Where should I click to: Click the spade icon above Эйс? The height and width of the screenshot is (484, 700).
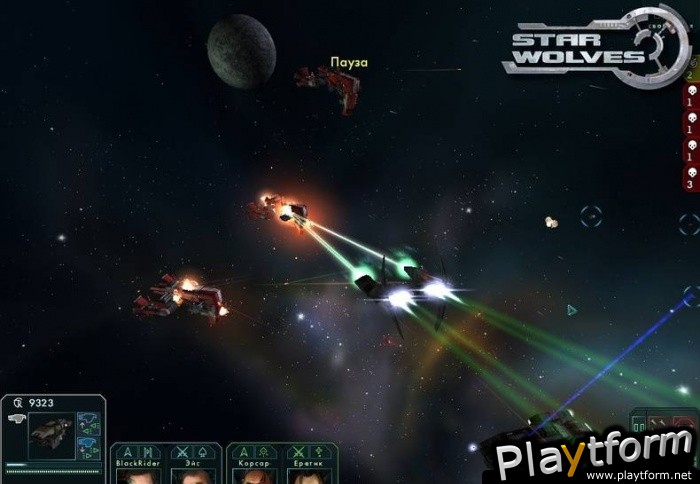pos(200,452)
